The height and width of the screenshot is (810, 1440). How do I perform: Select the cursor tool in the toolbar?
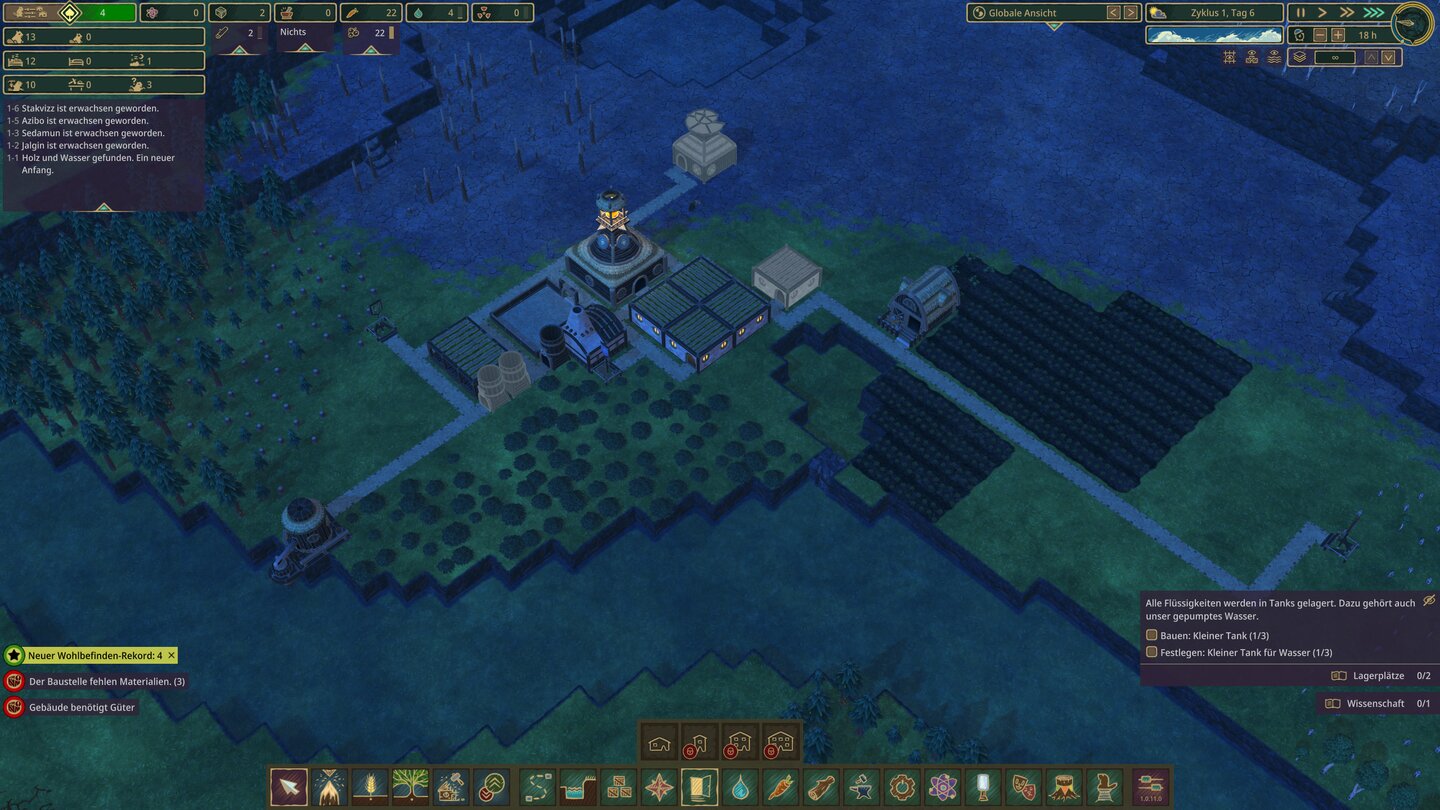pos(289,787)
